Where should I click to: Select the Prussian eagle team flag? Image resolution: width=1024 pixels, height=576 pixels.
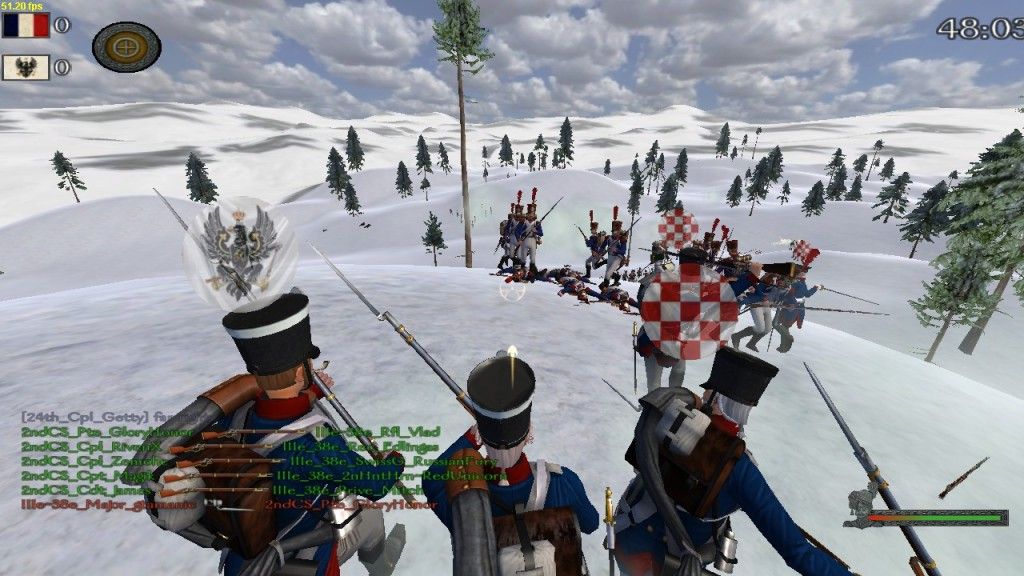coord(25,68)
